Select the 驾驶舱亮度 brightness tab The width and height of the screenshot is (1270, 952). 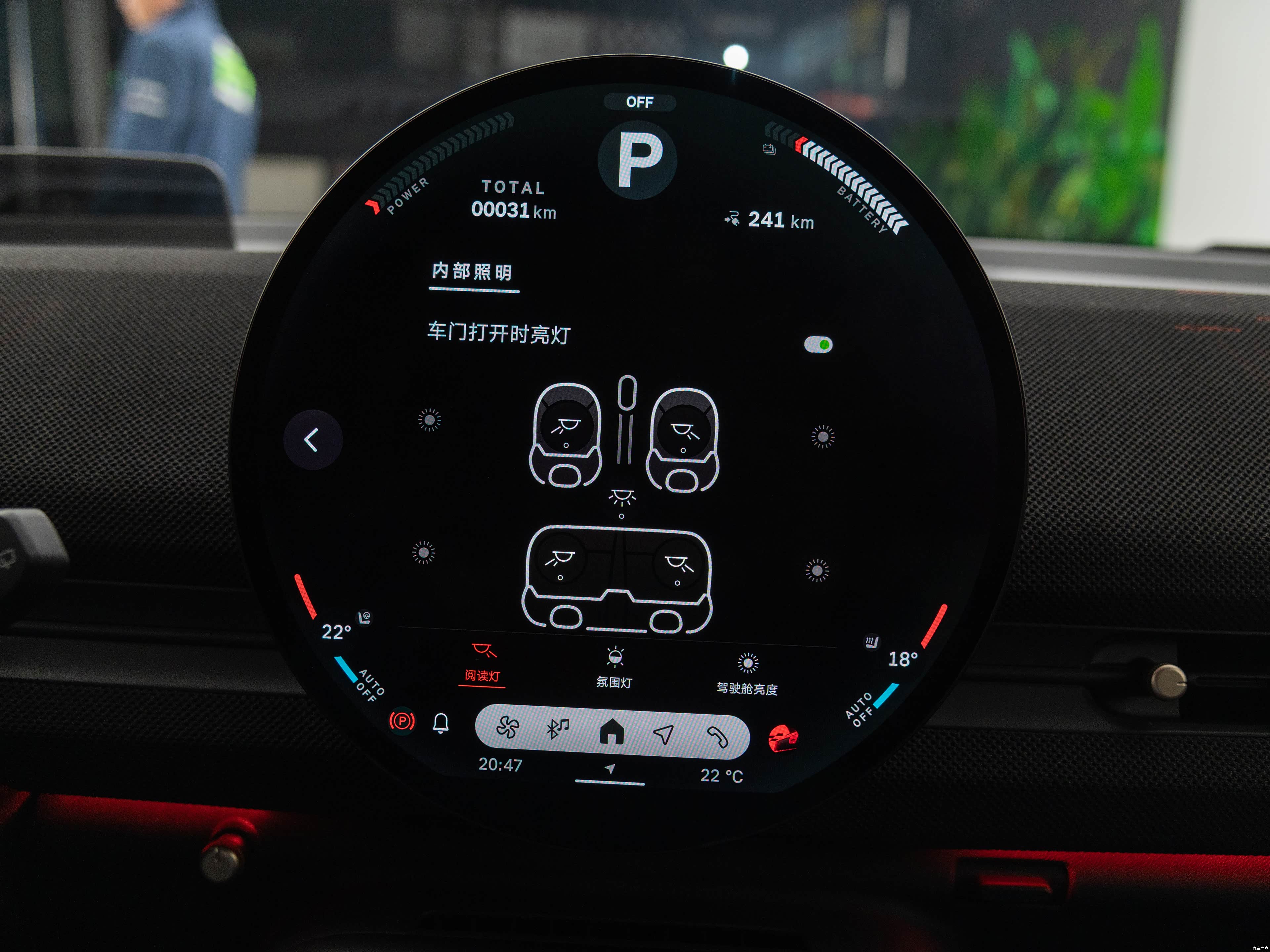pos(747,675)
